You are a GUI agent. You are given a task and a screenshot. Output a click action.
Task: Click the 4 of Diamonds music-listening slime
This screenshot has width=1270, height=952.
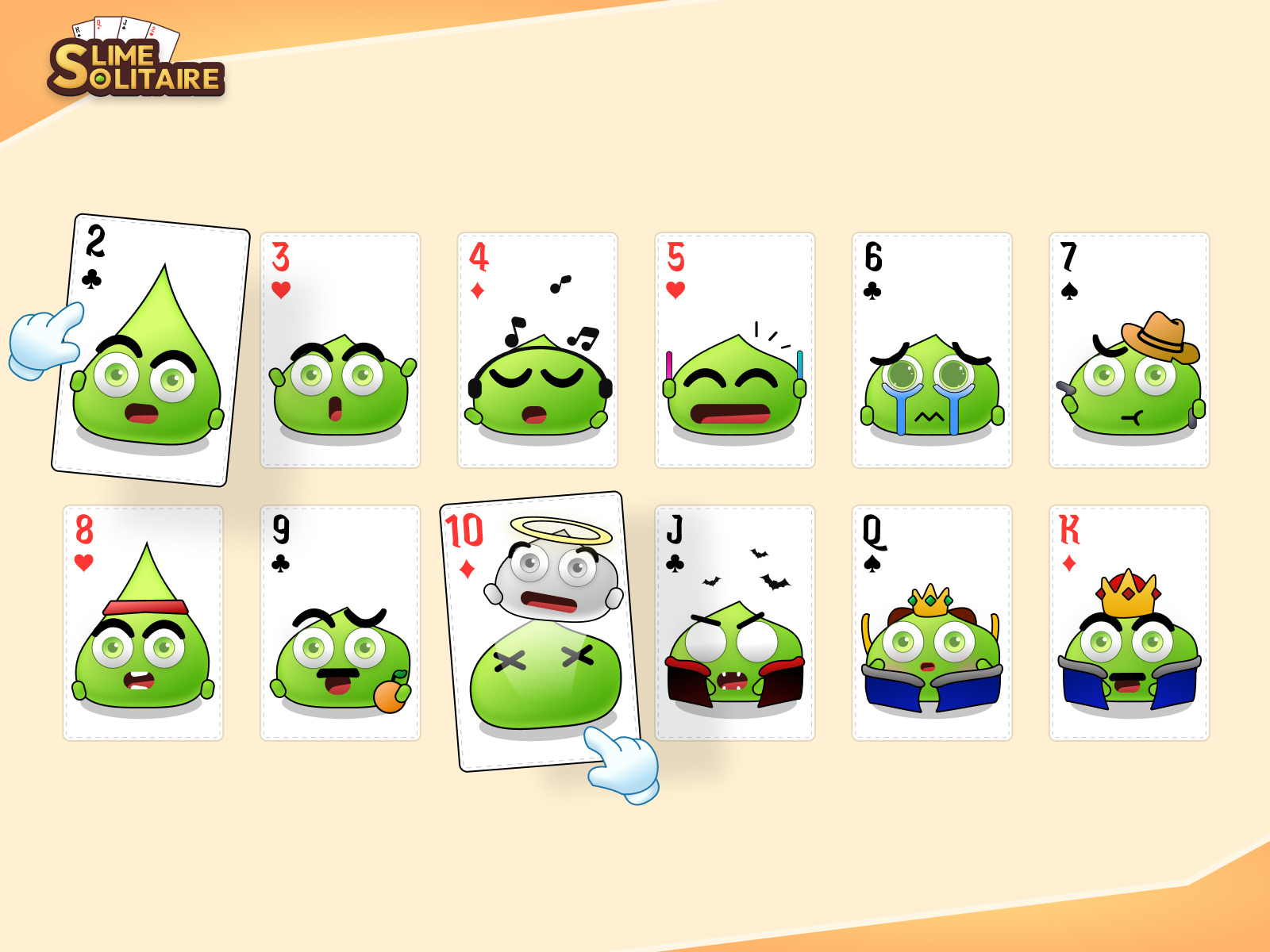(536, 349)
